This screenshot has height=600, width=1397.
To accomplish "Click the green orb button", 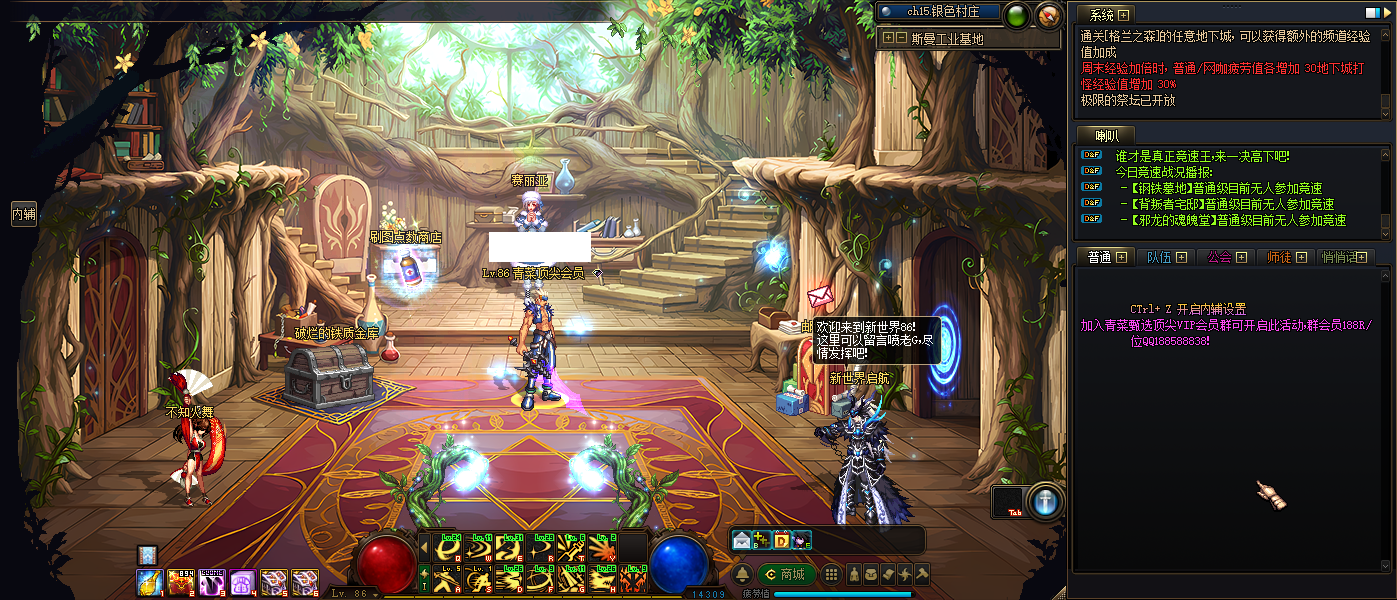I will click(x=1017, y=15).
